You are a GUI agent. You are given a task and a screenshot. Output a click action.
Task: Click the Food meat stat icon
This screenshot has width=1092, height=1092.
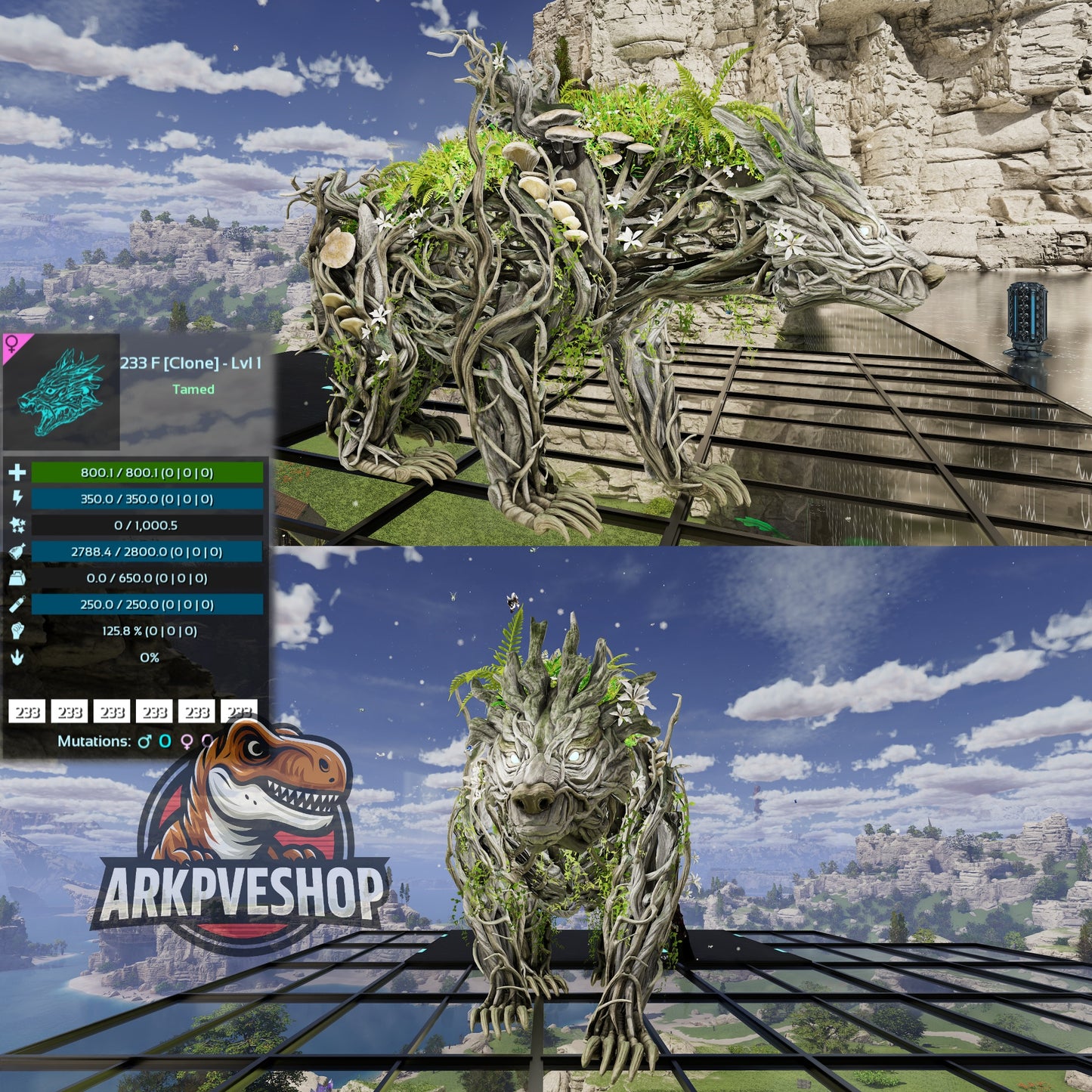coord(17,550)
